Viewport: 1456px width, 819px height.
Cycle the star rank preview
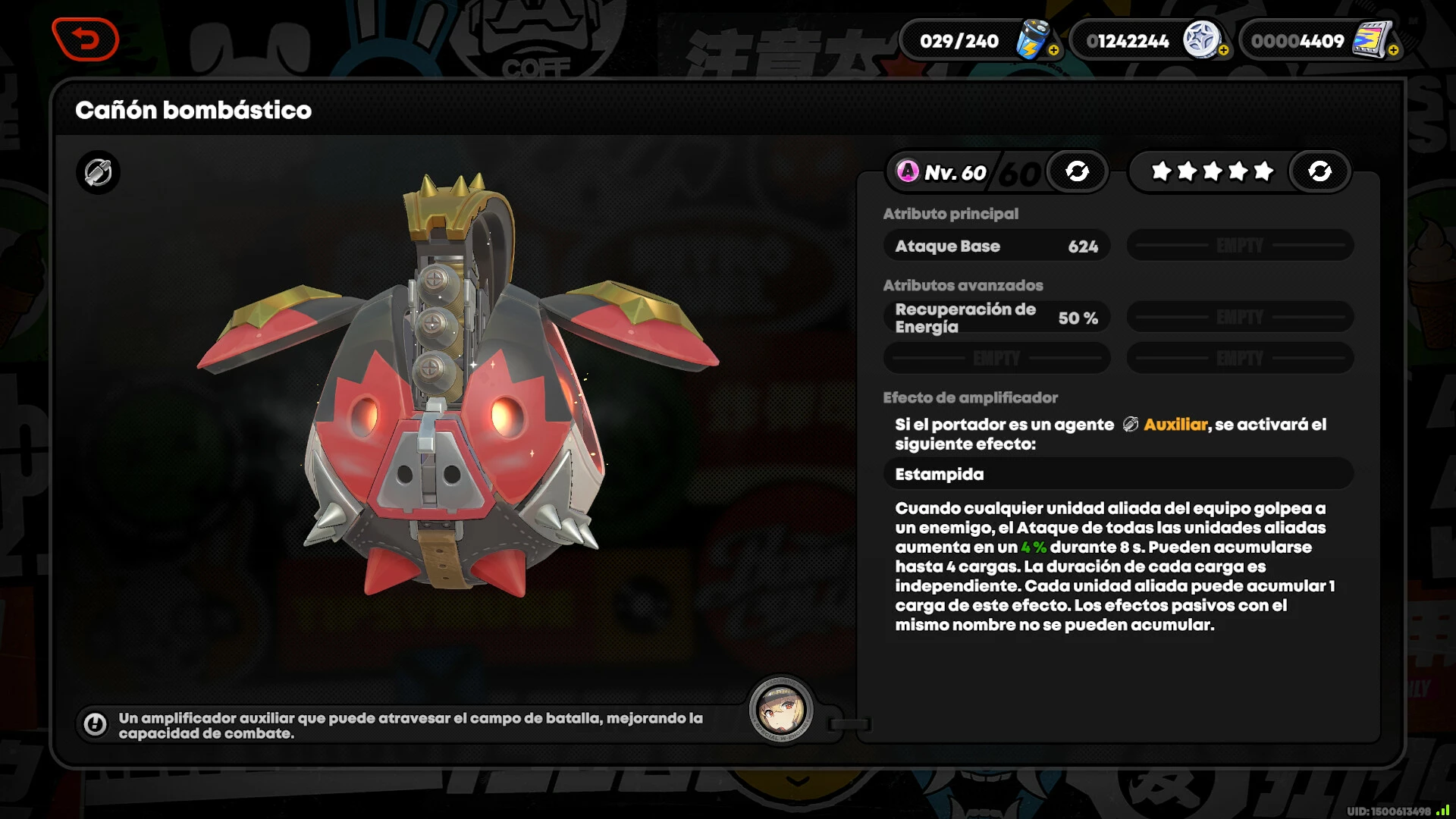1319,171
